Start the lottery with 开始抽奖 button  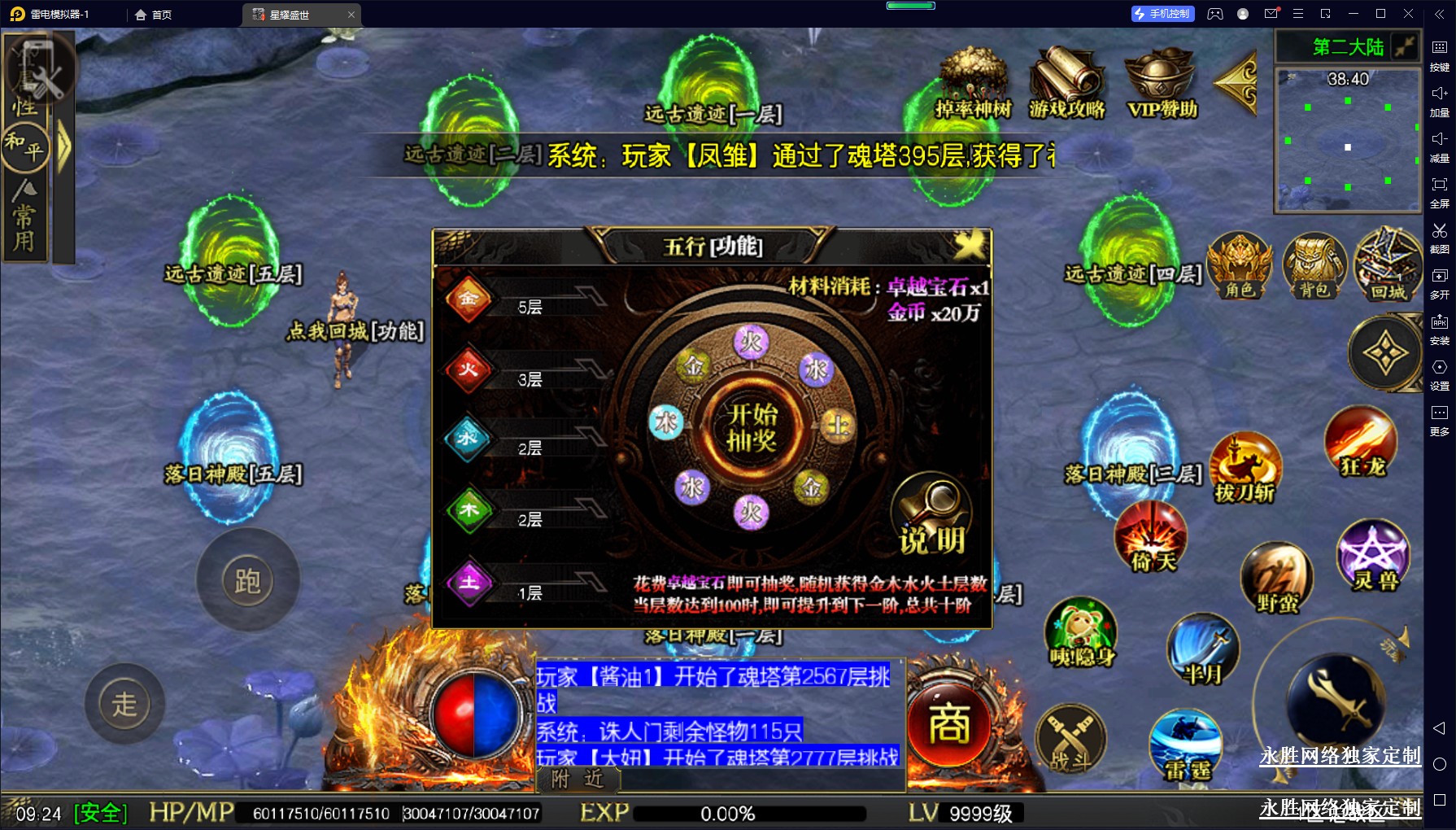coord(752,426)
